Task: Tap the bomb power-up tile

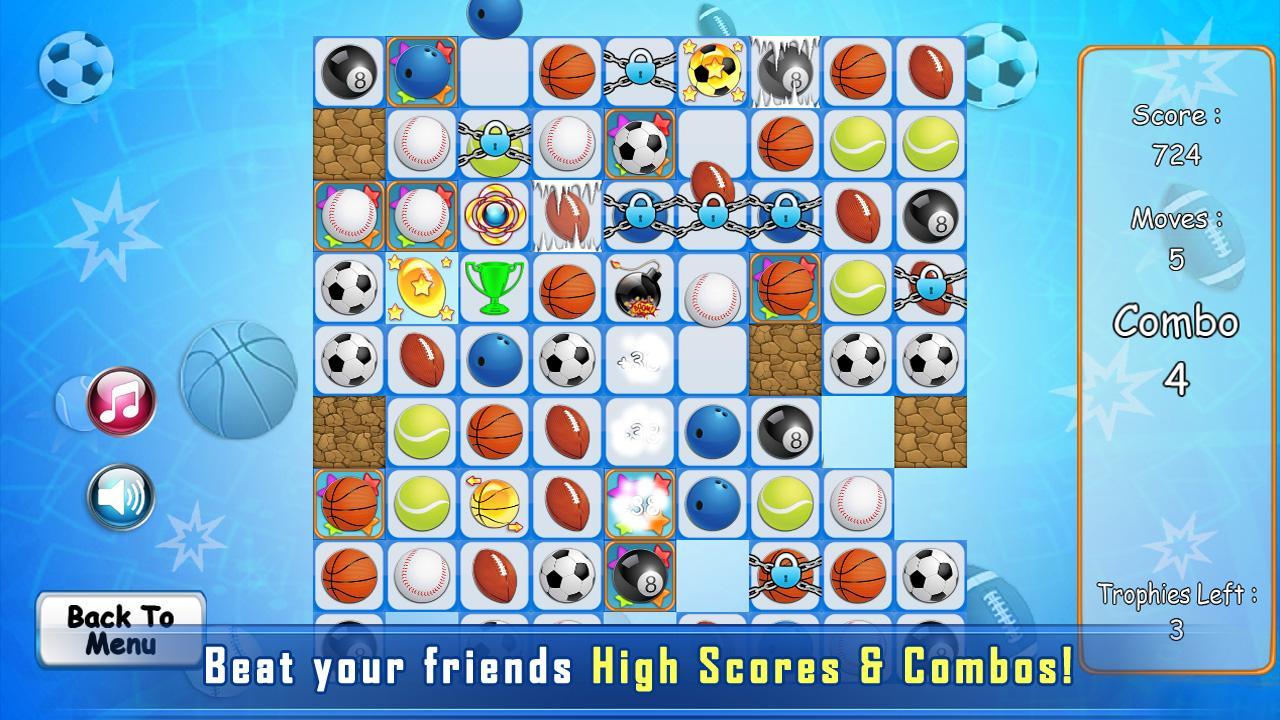Action: 639,289
